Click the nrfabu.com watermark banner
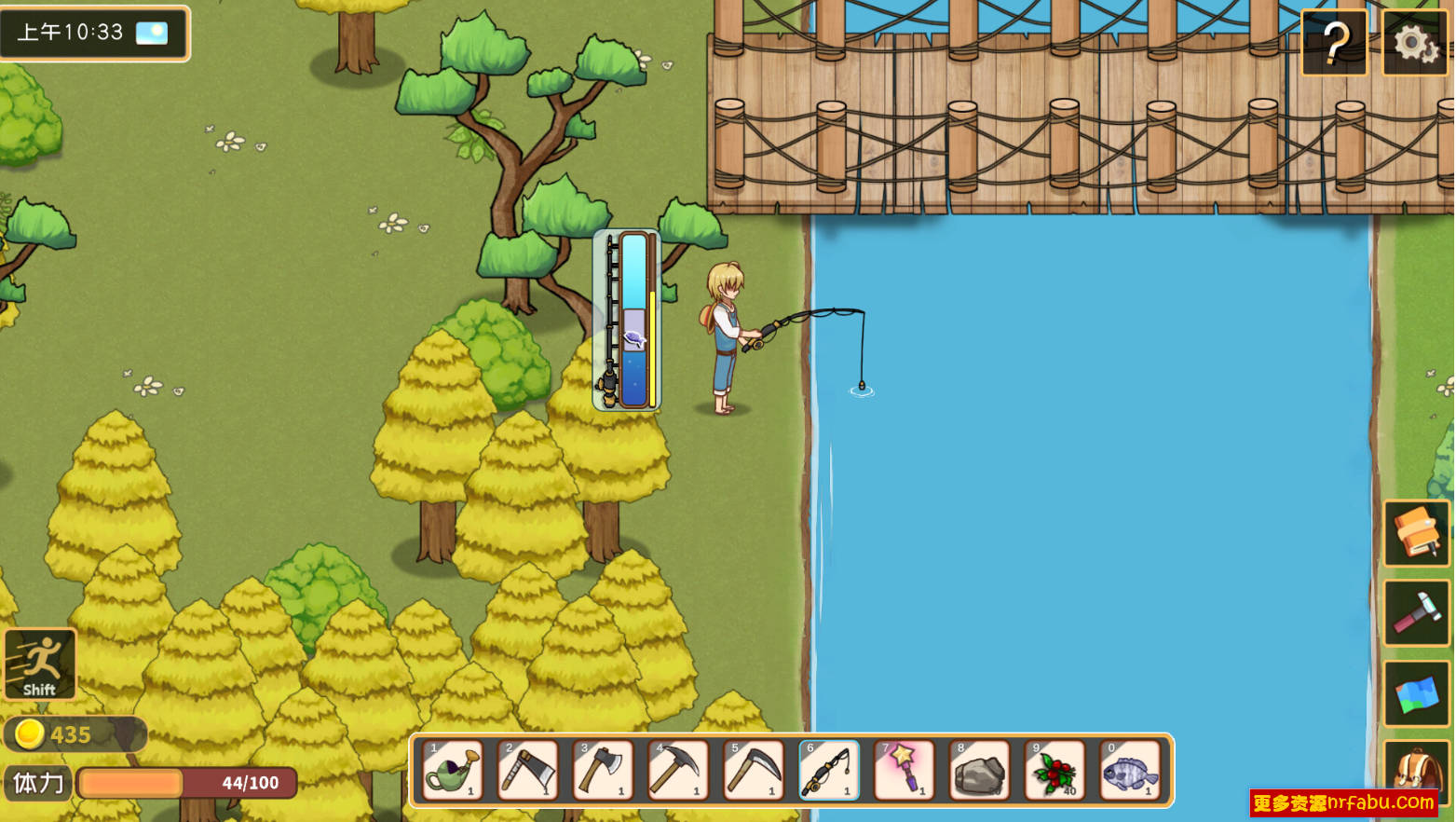 (x=1343, y=802)
